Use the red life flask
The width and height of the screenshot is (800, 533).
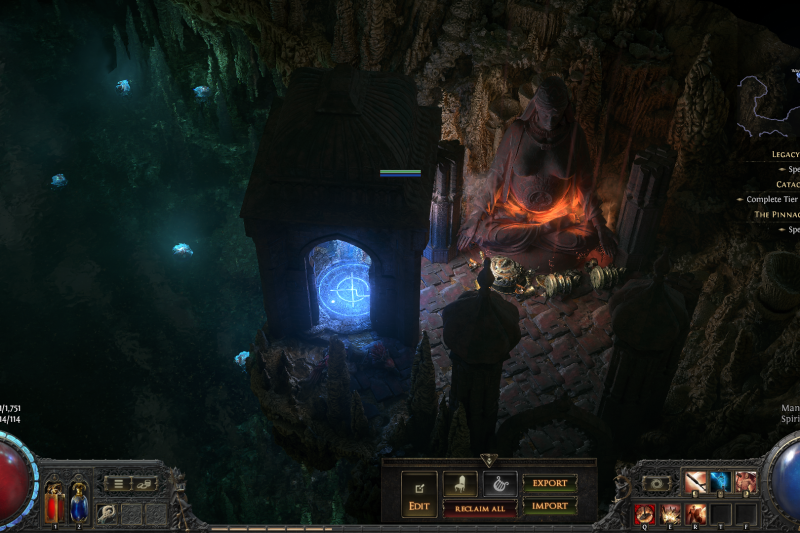(53, 505)
